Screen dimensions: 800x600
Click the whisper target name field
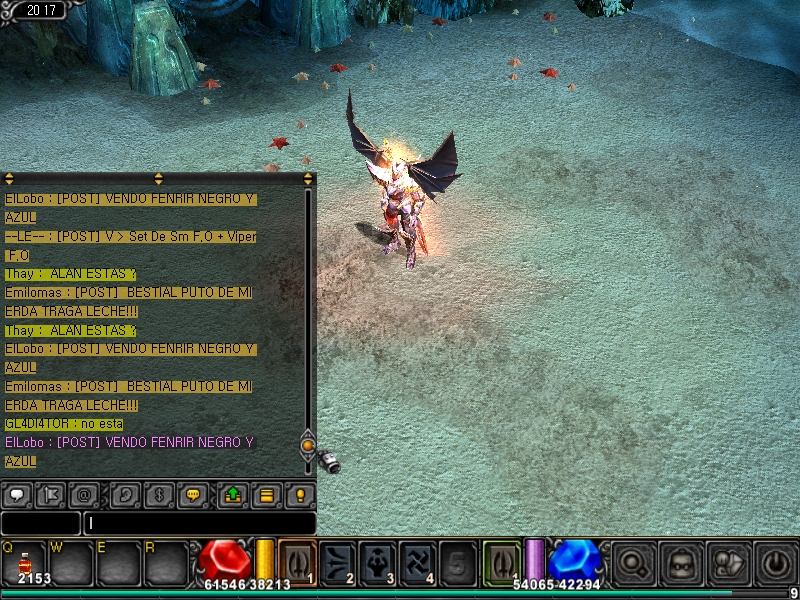tap(40, 523)
